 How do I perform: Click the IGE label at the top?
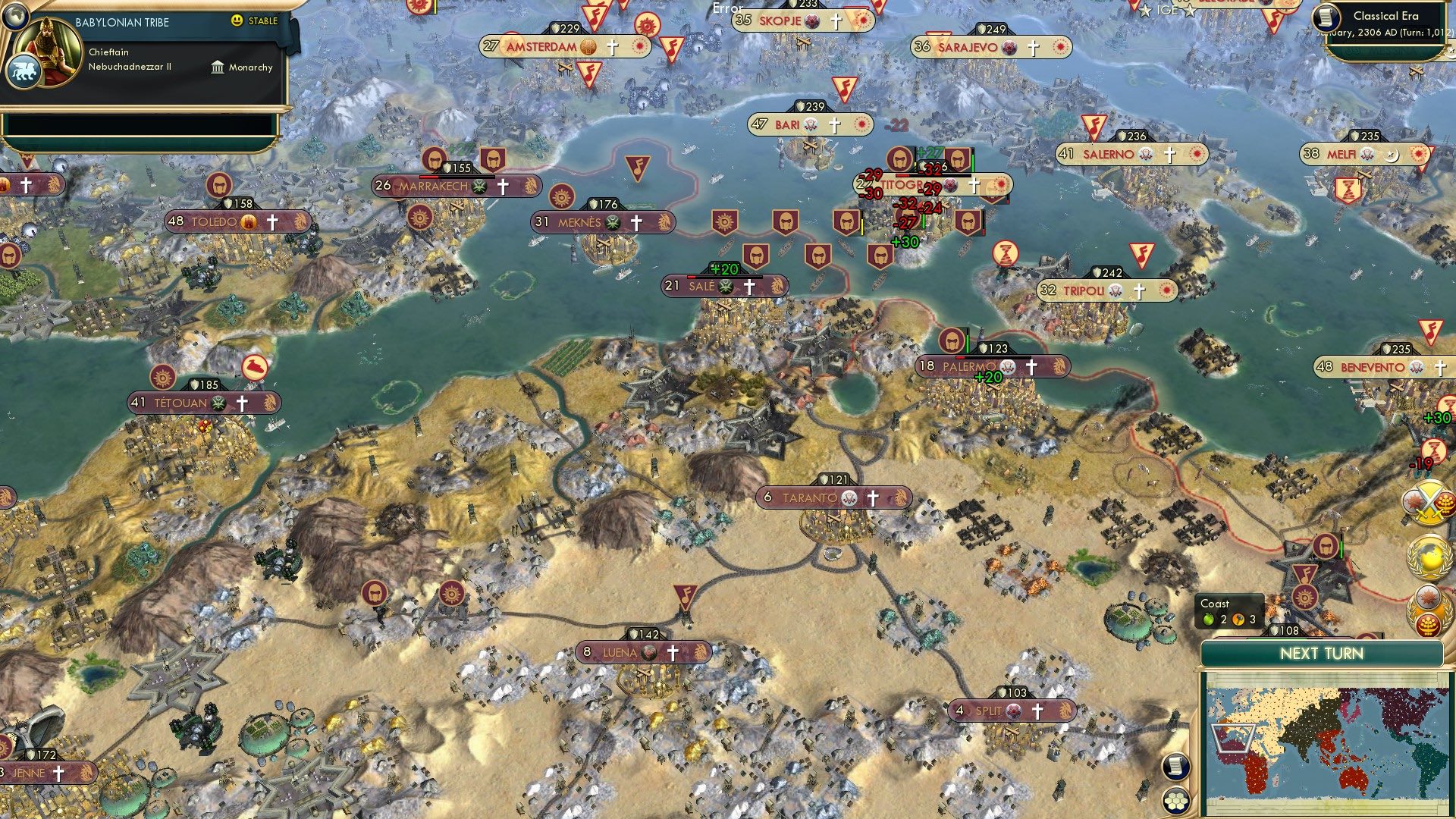pos(1168,11)
